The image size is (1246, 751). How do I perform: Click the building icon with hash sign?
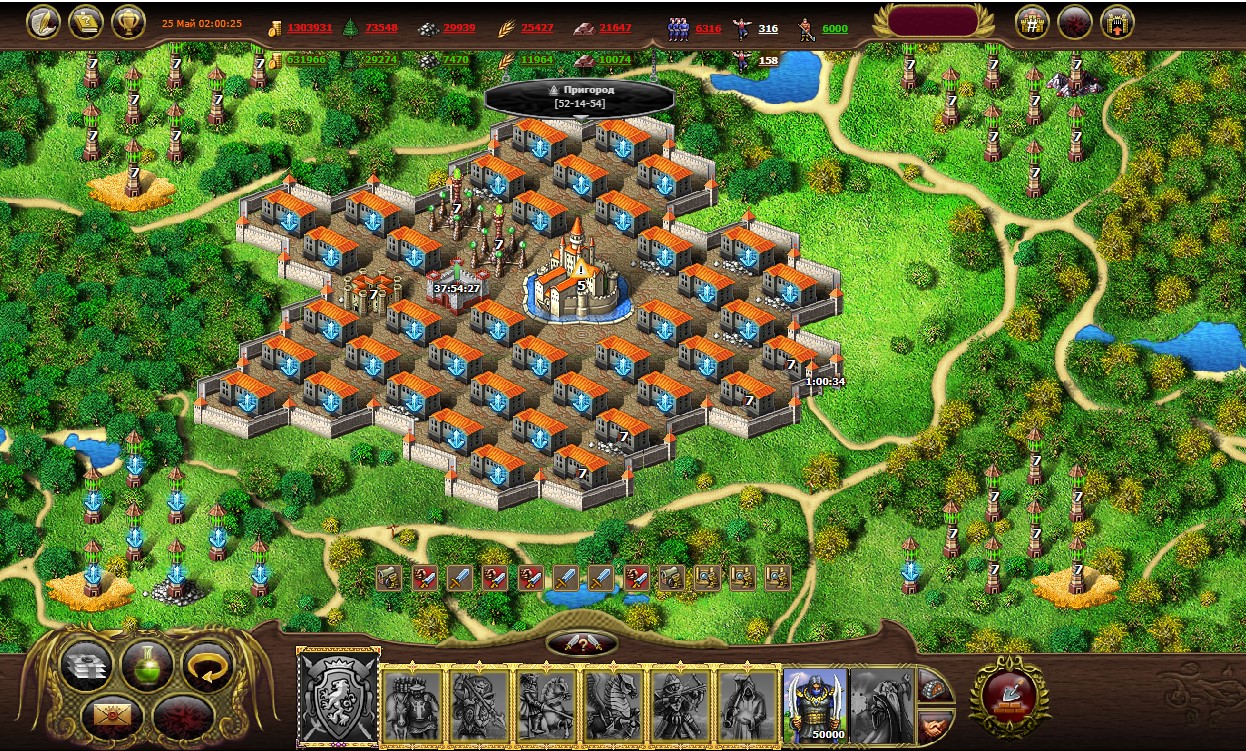1033,21
